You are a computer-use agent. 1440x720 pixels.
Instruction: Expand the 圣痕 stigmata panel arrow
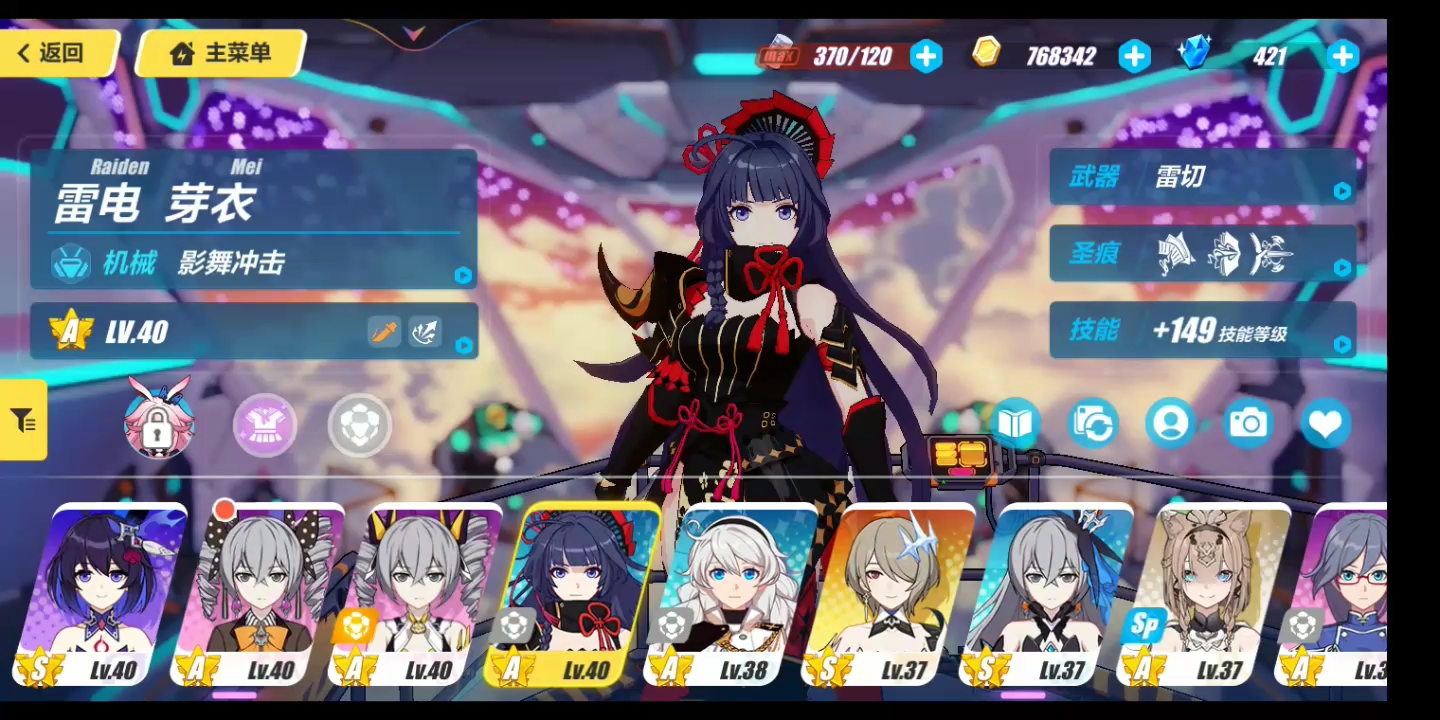[x=1341, y=266]
